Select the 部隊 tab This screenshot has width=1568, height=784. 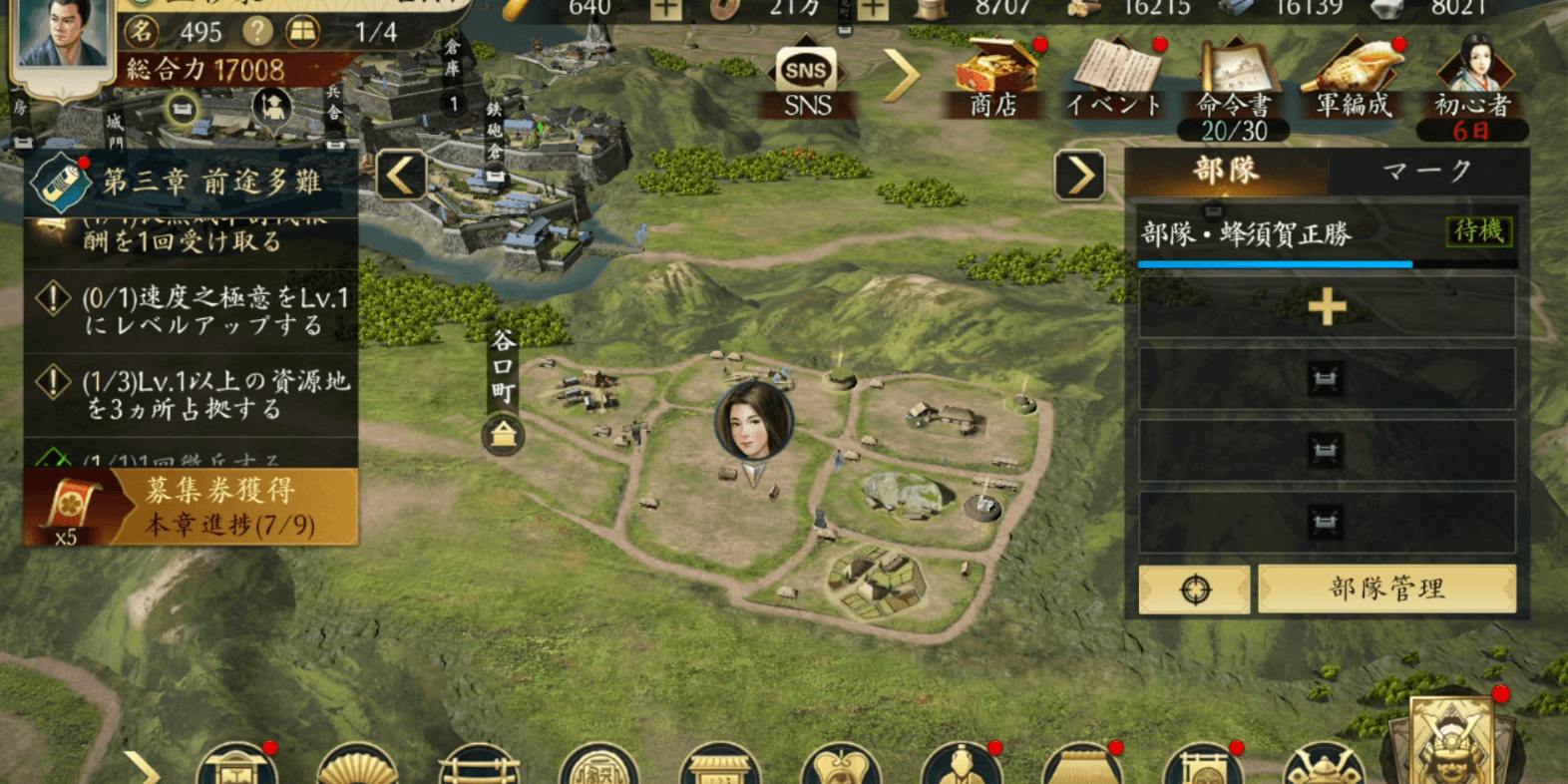[x=1227, y=172]
